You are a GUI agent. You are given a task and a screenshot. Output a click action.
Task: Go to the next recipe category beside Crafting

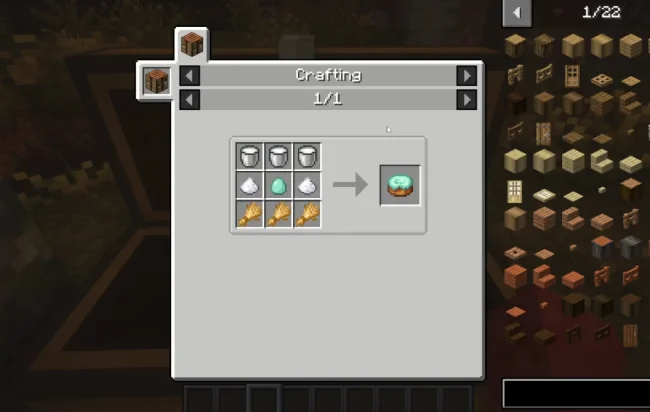pos(466,75)
